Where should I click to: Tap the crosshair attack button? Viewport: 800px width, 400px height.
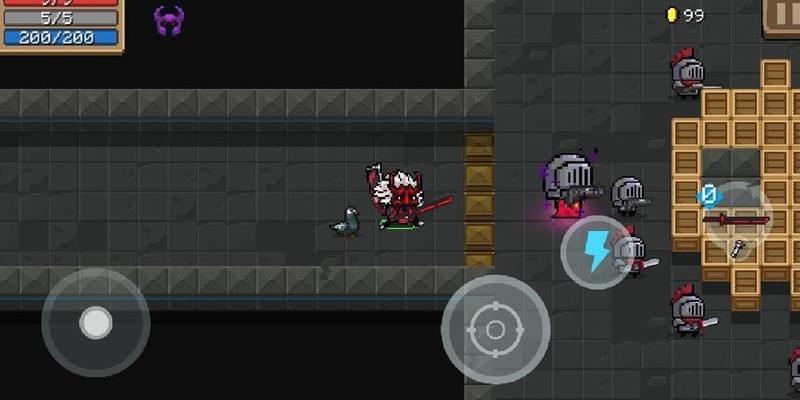(x=495, y=329)
